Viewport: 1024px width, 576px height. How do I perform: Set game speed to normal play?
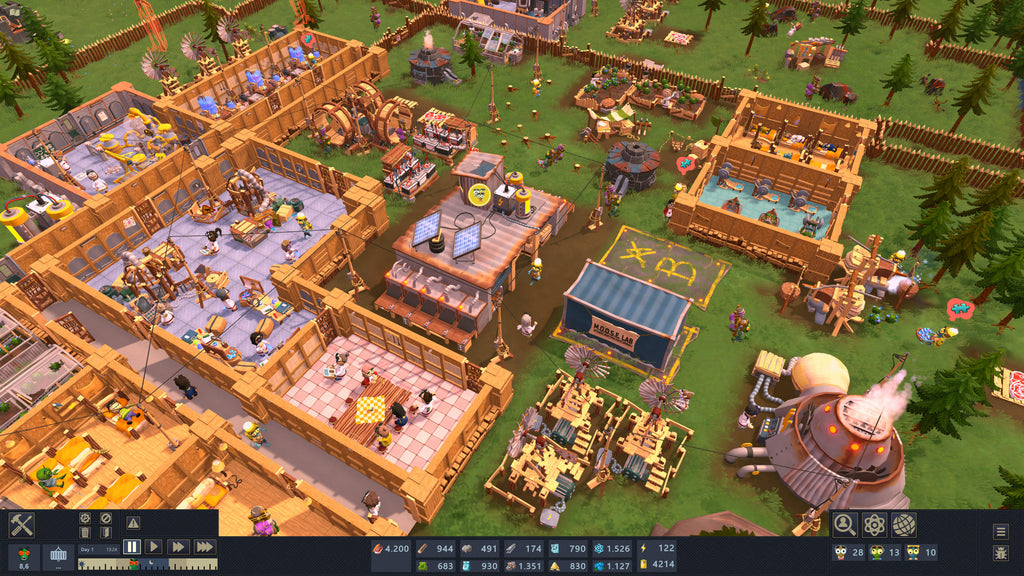[153, 547]
